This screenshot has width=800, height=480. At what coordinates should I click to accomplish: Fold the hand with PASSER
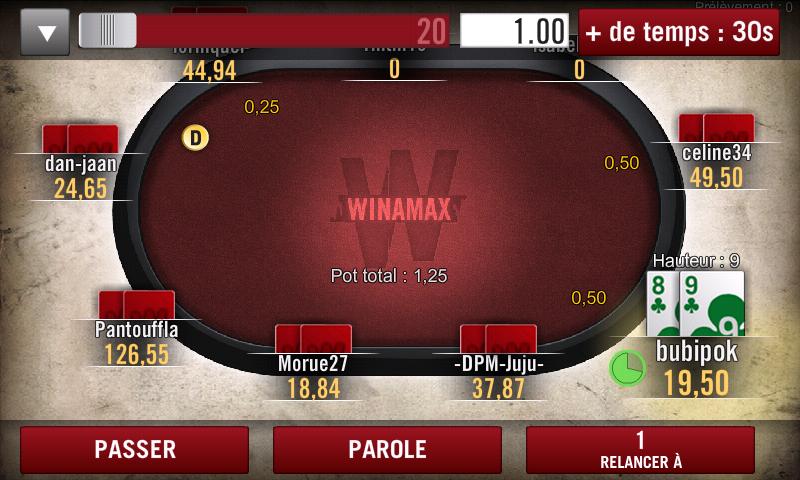click(x=134, y=450)
